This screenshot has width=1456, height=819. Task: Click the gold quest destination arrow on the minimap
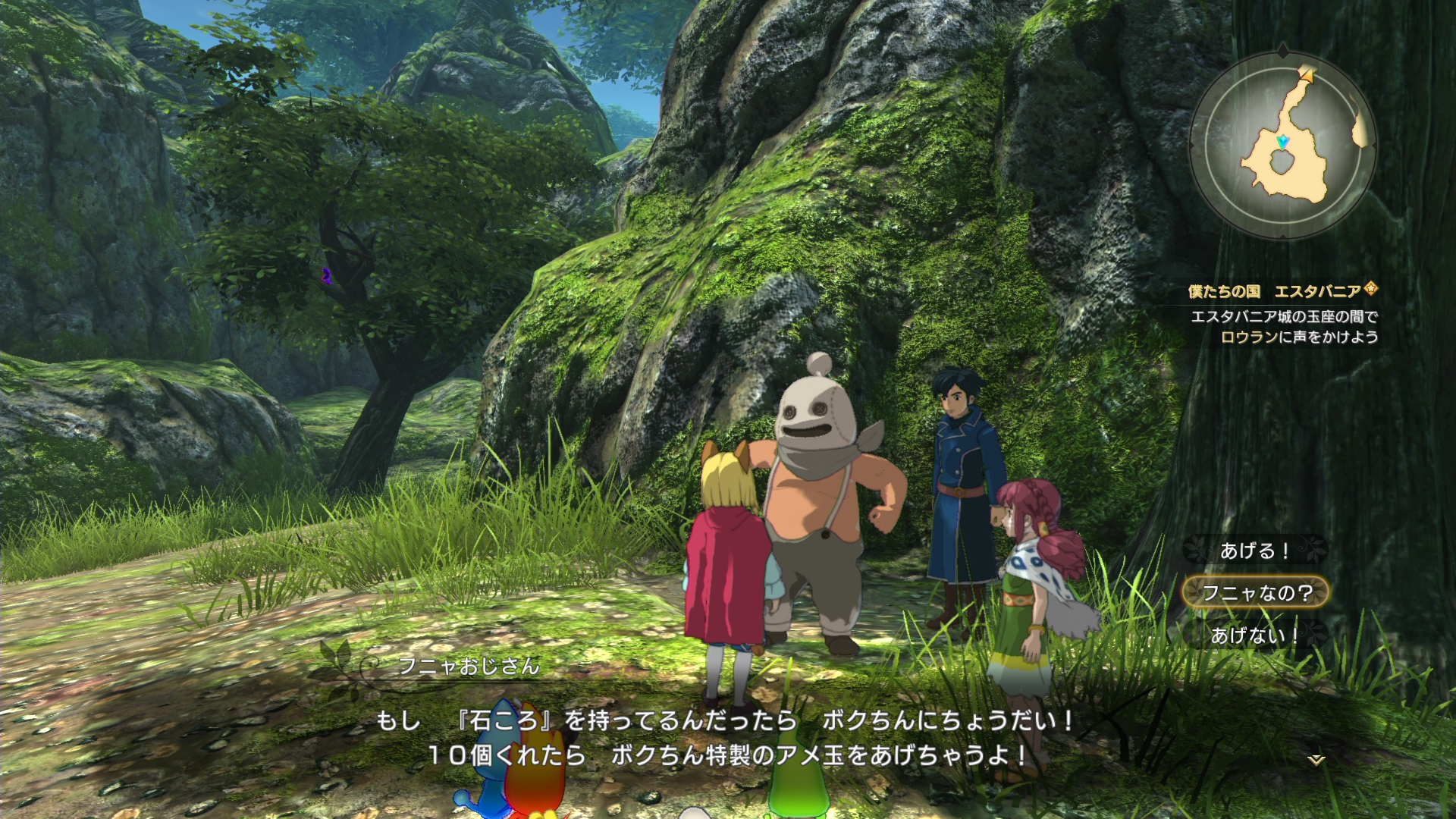coord(1308,74)
